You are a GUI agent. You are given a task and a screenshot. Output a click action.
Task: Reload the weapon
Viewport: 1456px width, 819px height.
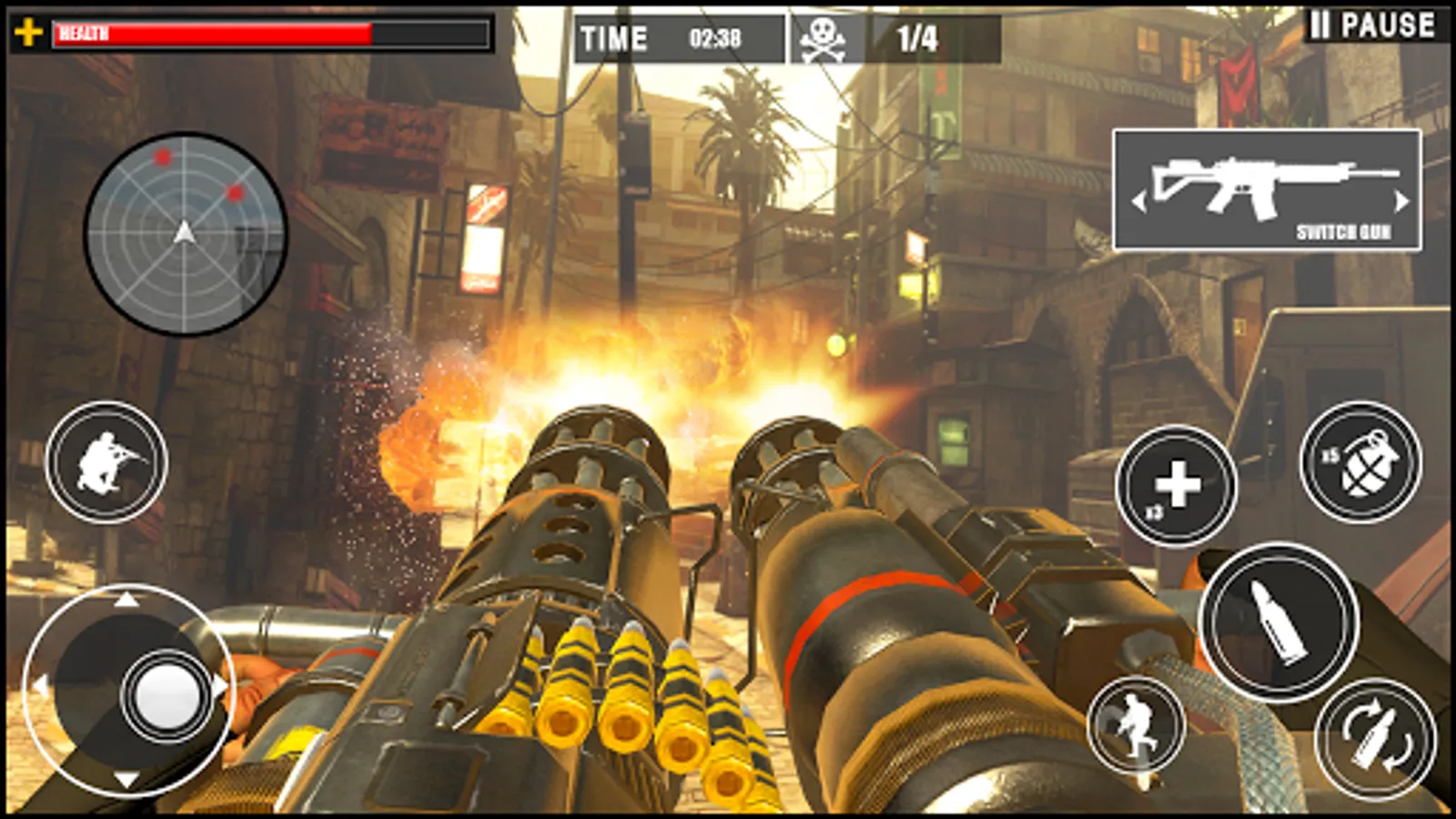point(1375,738)
